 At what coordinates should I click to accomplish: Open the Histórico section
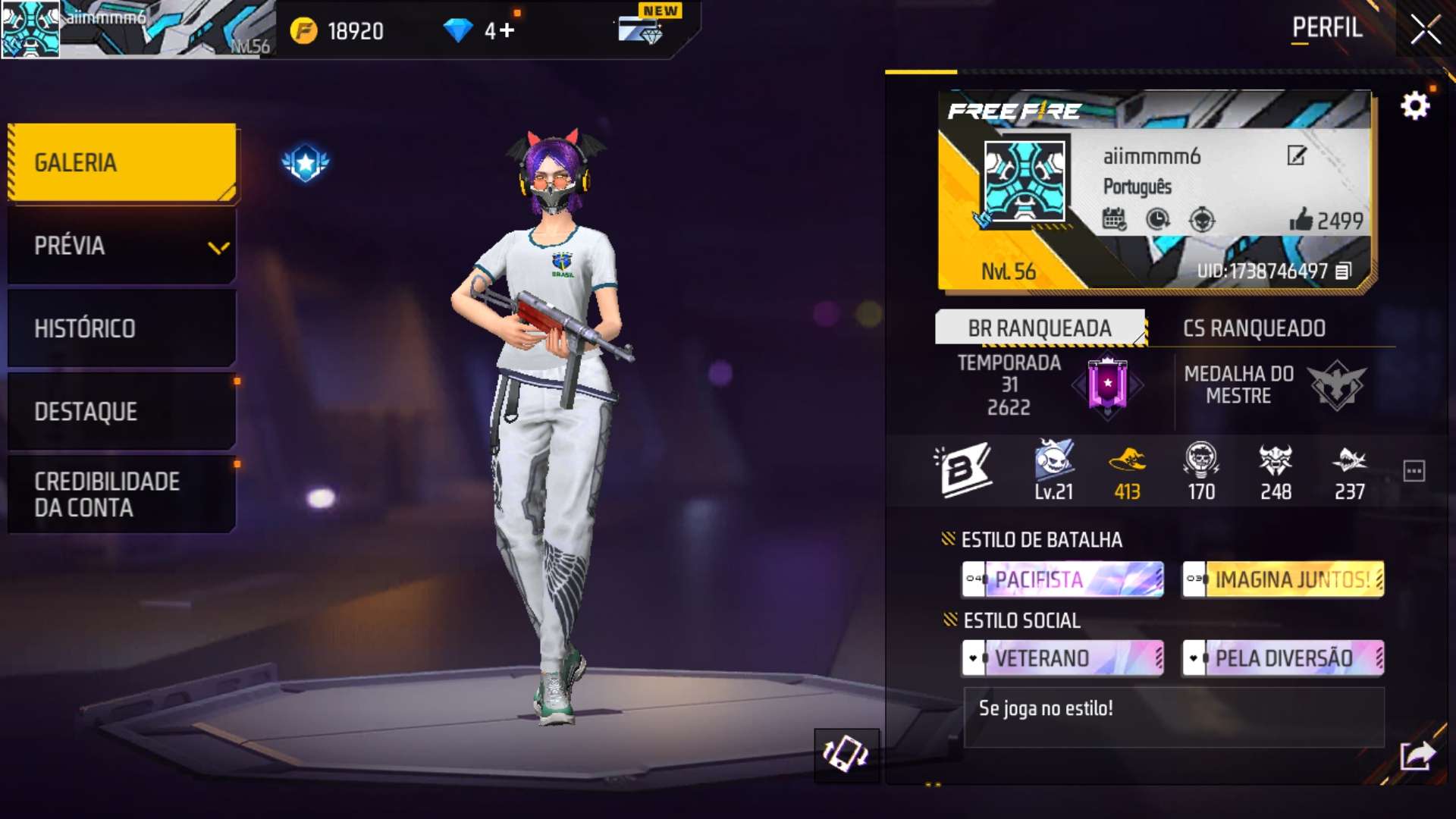click(x=121, y=328)
